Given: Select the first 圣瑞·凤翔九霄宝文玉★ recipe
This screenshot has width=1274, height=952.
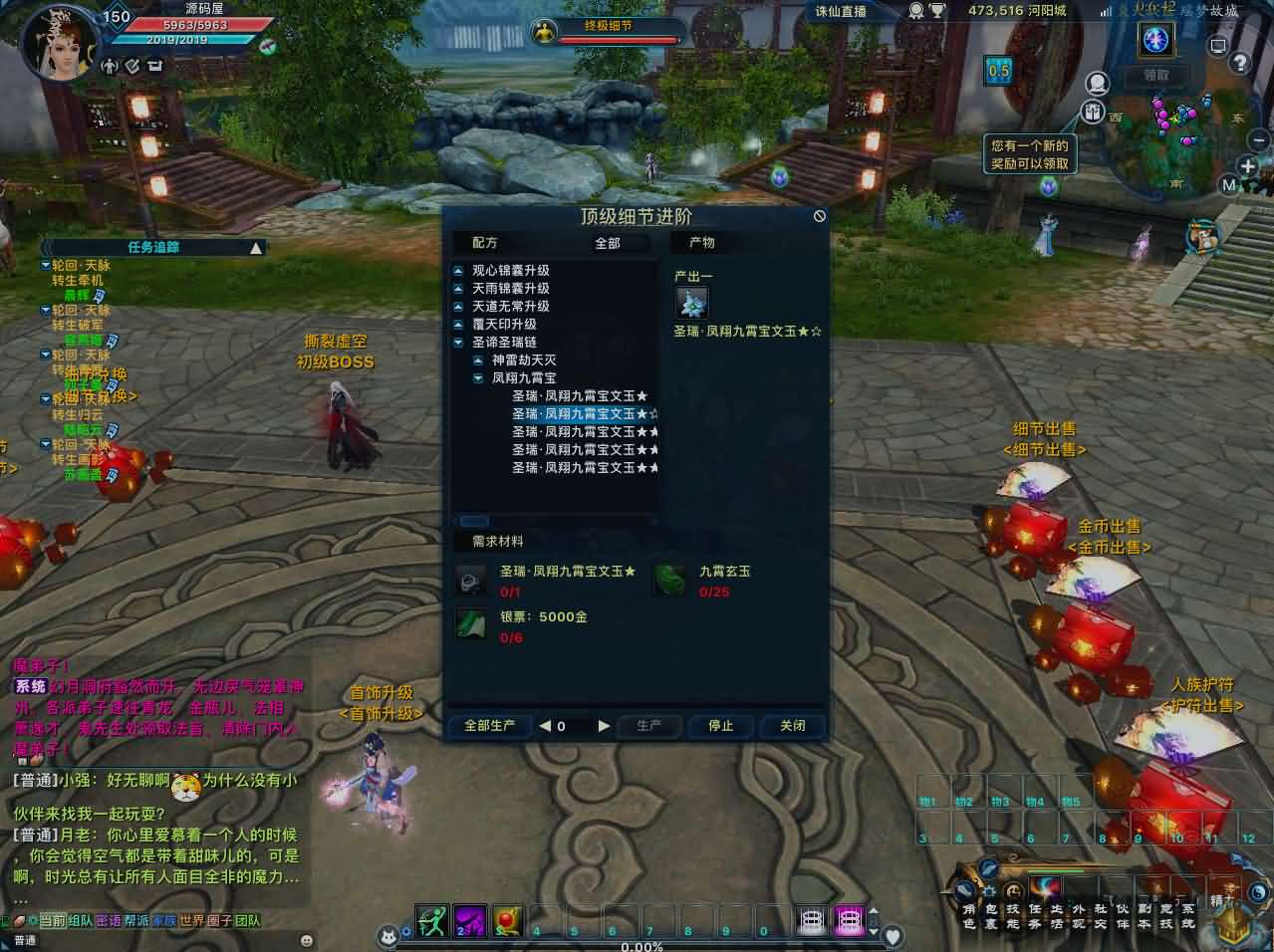Looking at the screenshot, I should (580, 396).
